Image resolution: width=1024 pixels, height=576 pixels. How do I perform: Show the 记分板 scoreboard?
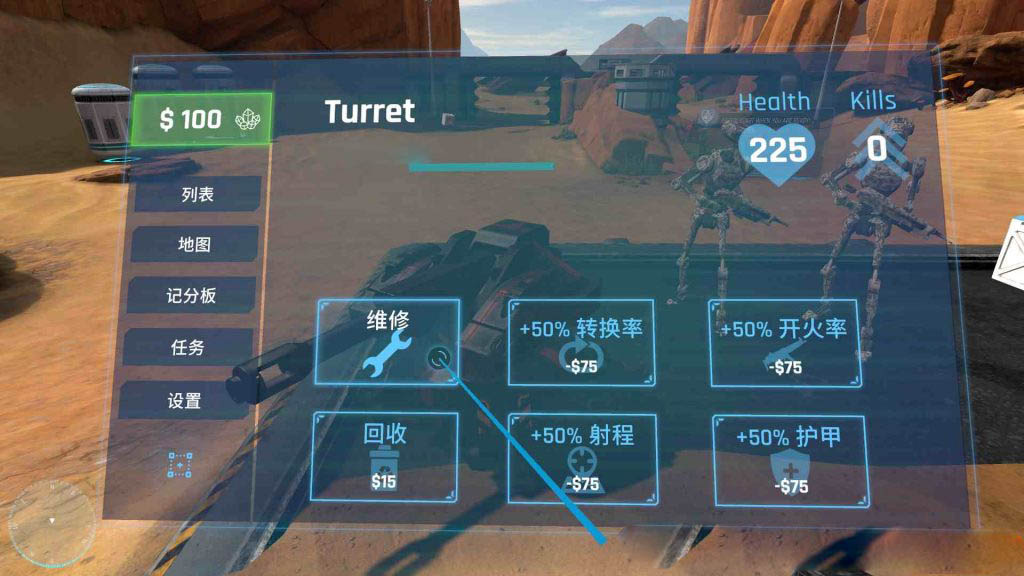191,296
